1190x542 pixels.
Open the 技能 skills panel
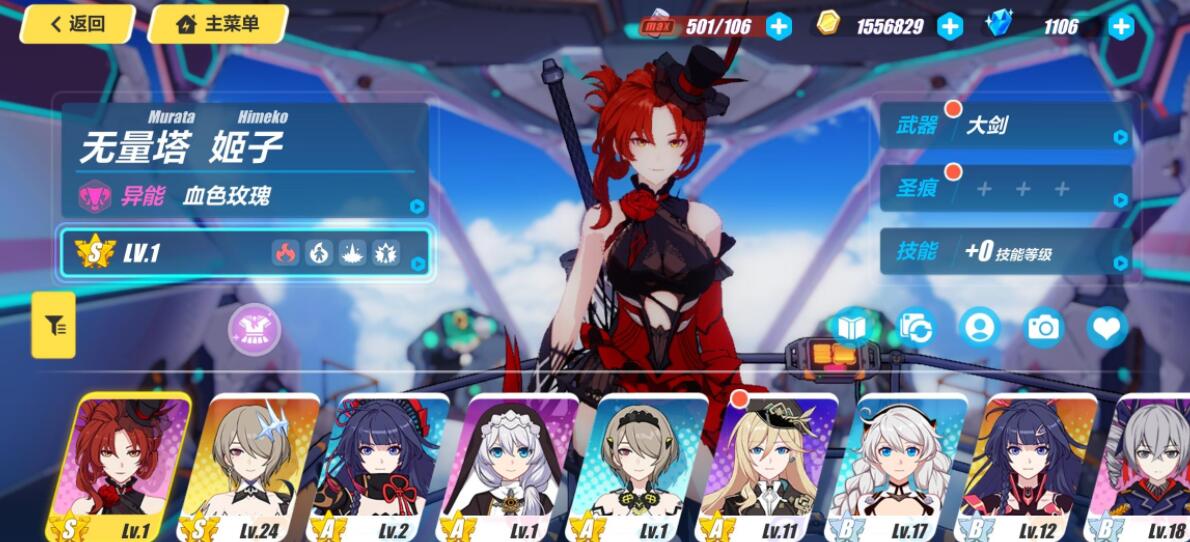(x=1005, y=252)
